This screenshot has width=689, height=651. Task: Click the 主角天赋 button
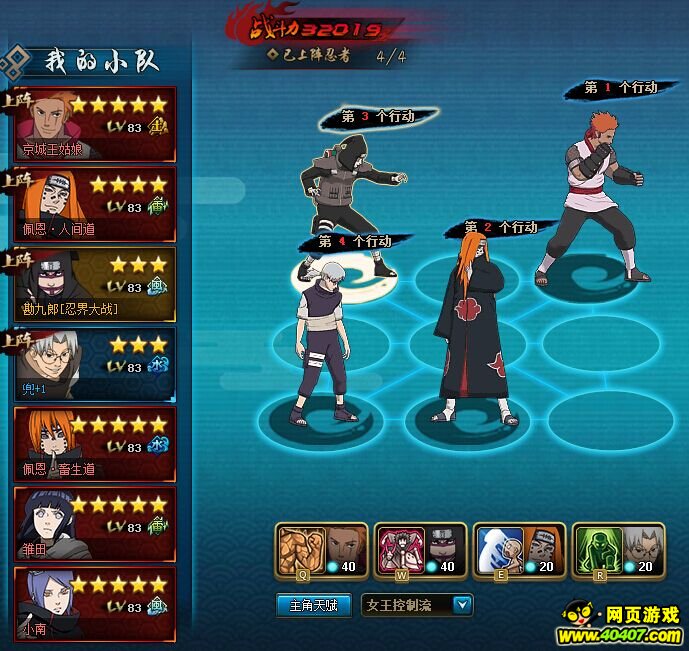tap(314, 605)
